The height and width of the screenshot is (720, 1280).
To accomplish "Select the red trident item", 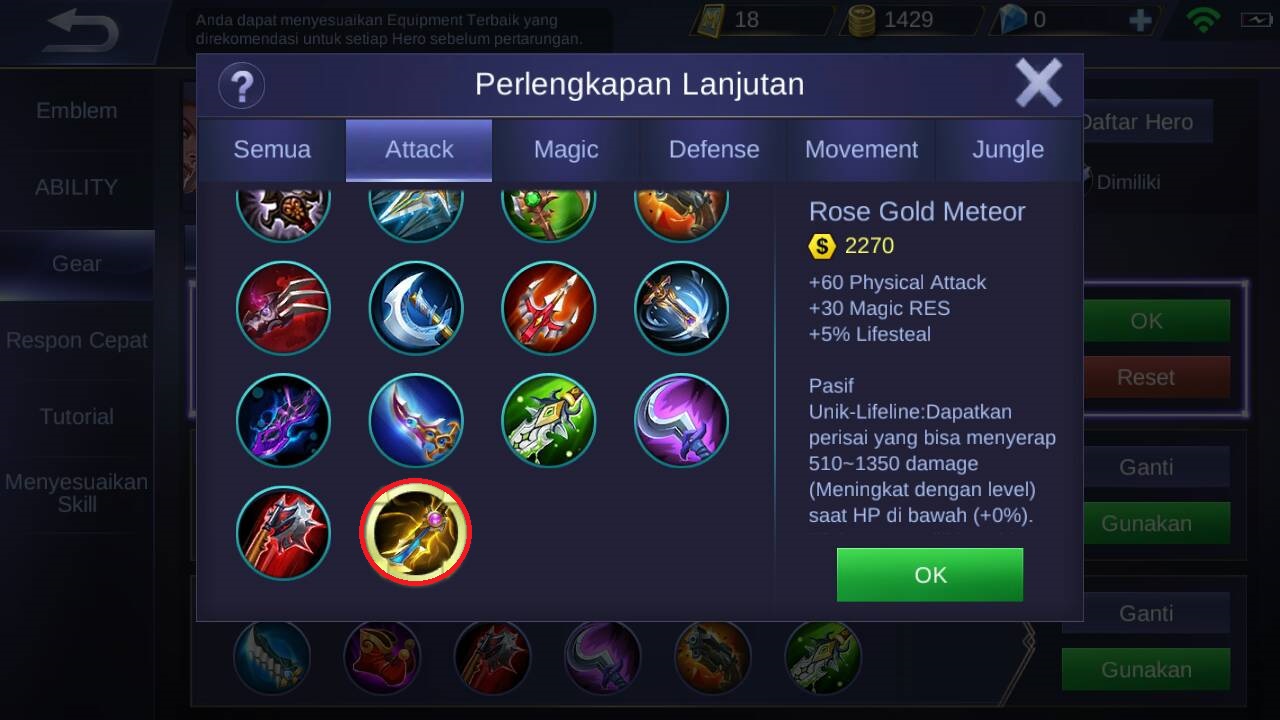I will pyautogui.click(x=549, y=308).
